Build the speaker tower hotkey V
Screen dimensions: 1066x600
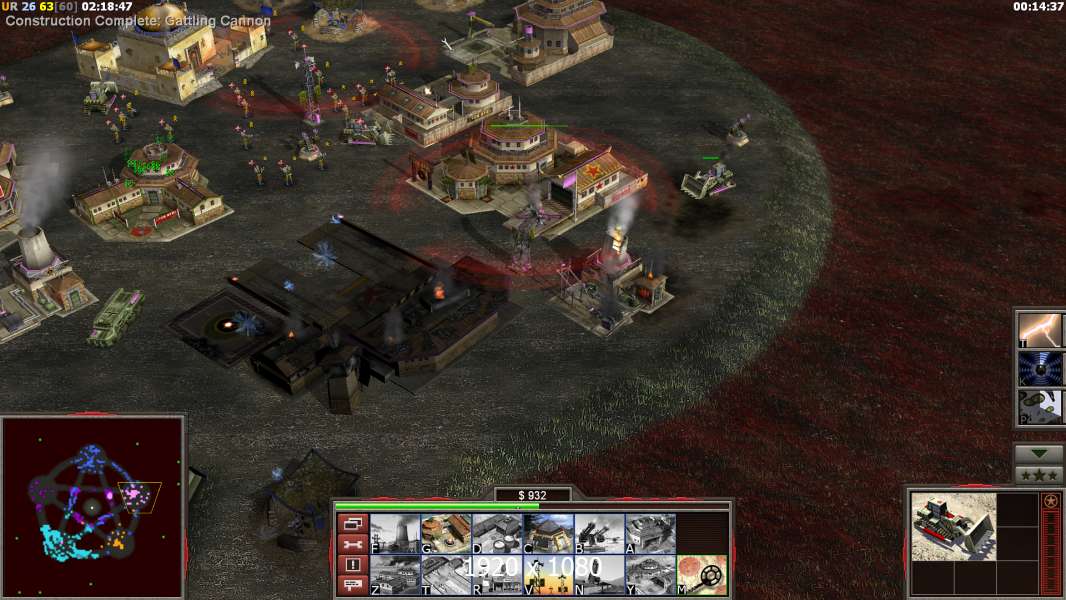coord(548,575)
